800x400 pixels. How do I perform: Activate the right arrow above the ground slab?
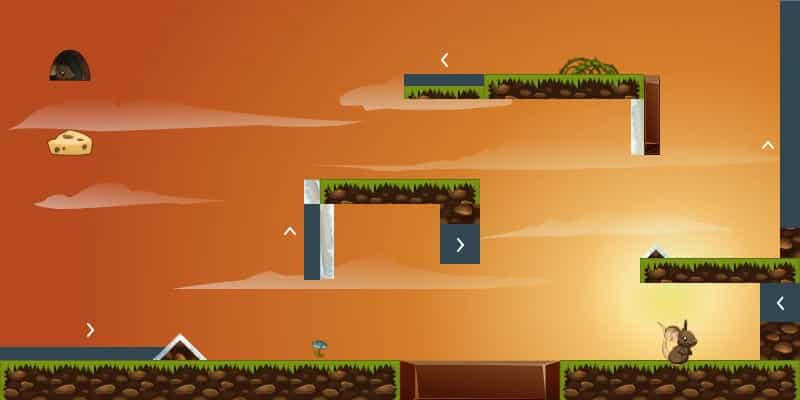point(90,329)
